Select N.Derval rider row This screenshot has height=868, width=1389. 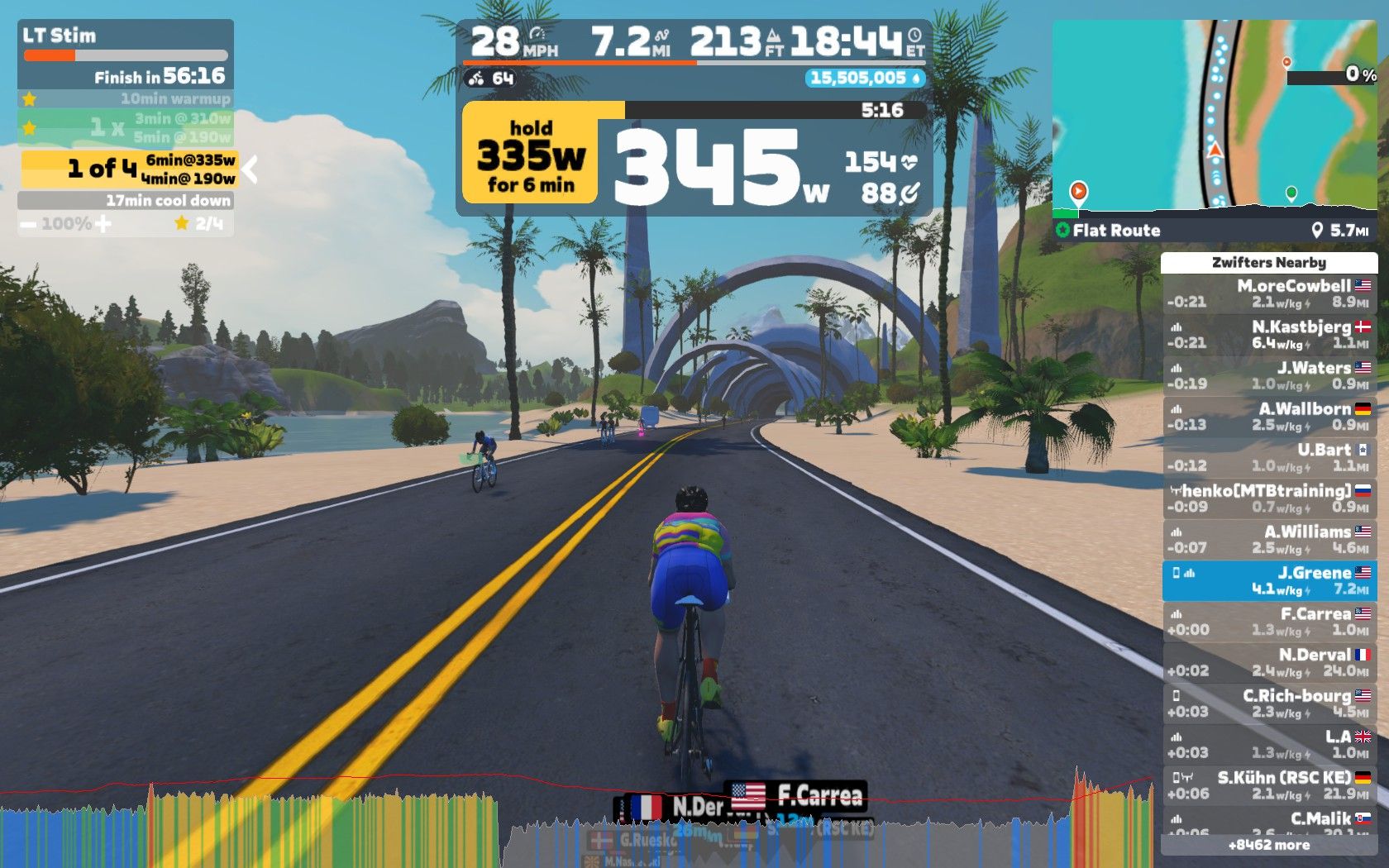[x=1269, y=662]
